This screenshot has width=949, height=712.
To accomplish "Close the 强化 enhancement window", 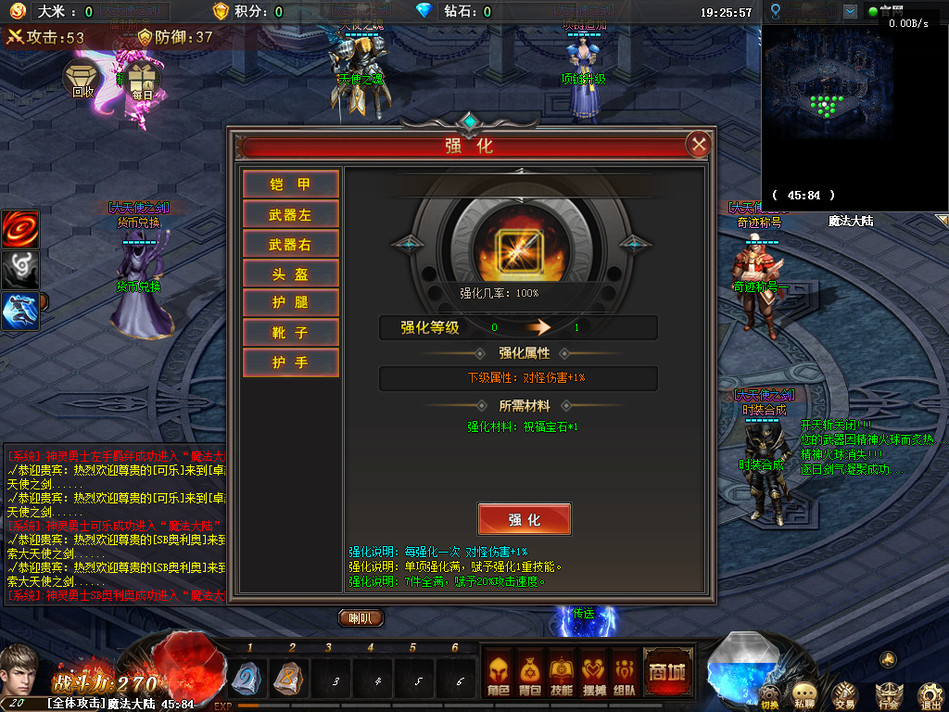I will [699, 145].
